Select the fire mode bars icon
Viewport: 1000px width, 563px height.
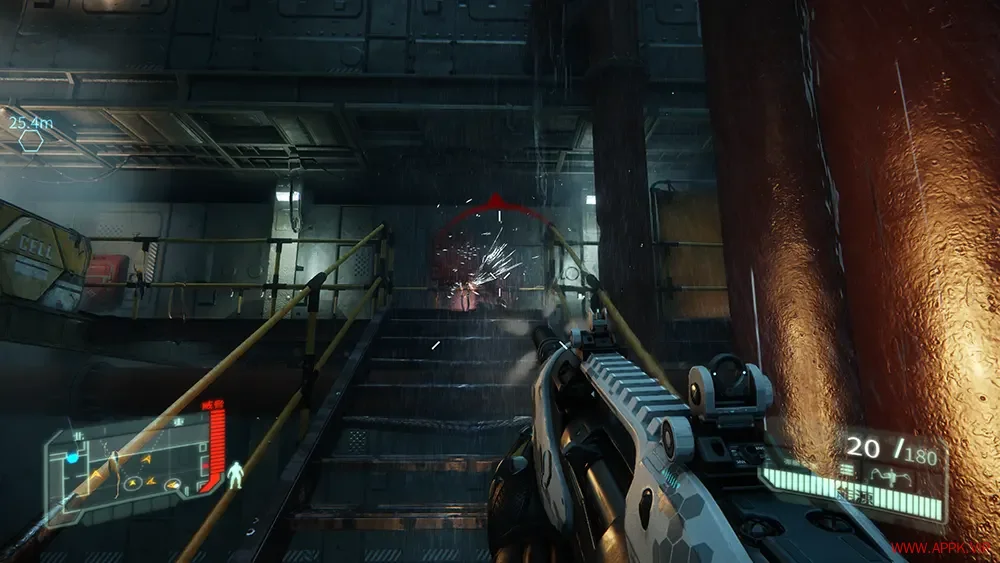(847, 469)
